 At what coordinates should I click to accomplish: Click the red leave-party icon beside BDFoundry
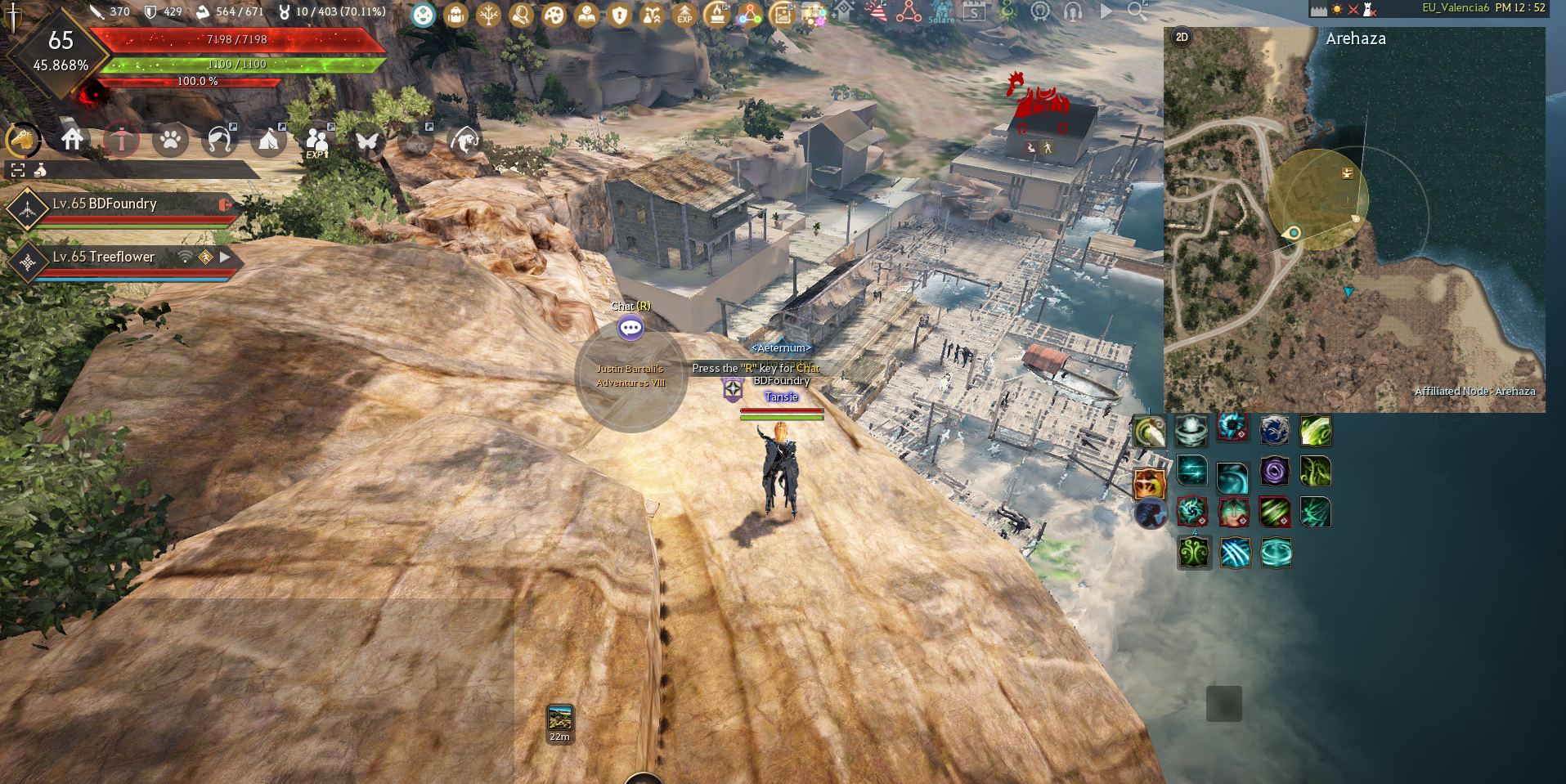(x=224, y=204)
